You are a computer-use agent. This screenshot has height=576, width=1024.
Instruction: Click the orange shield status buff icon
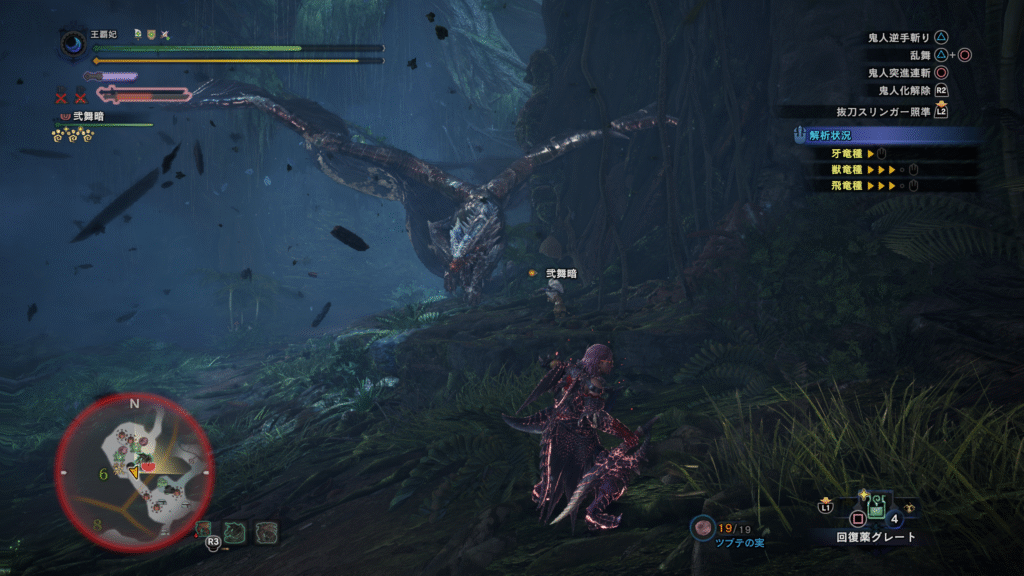(x=151, y=34)
